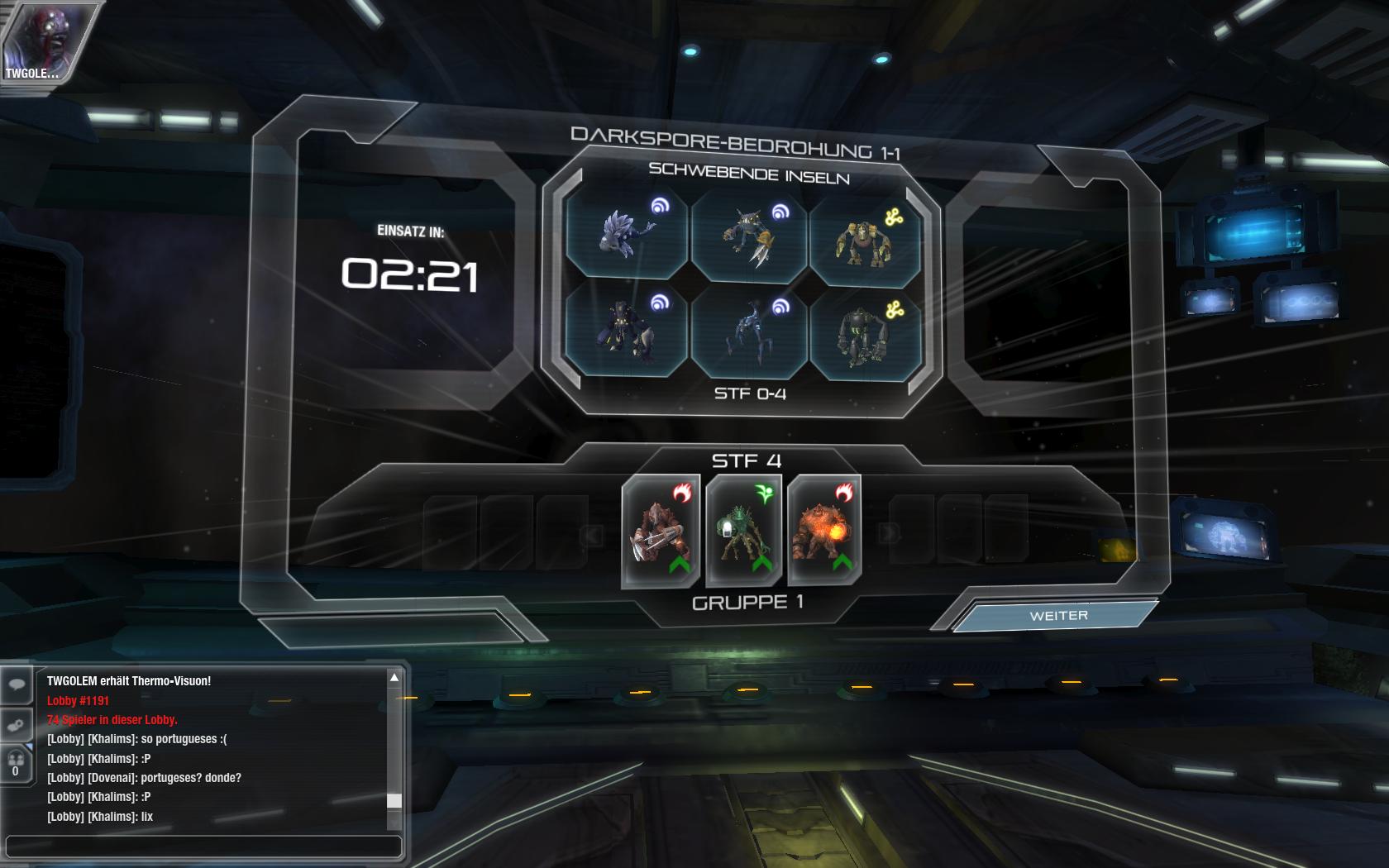Open the friends list icon showing 0
This screenshot has height=868, width=1389.
16,764
